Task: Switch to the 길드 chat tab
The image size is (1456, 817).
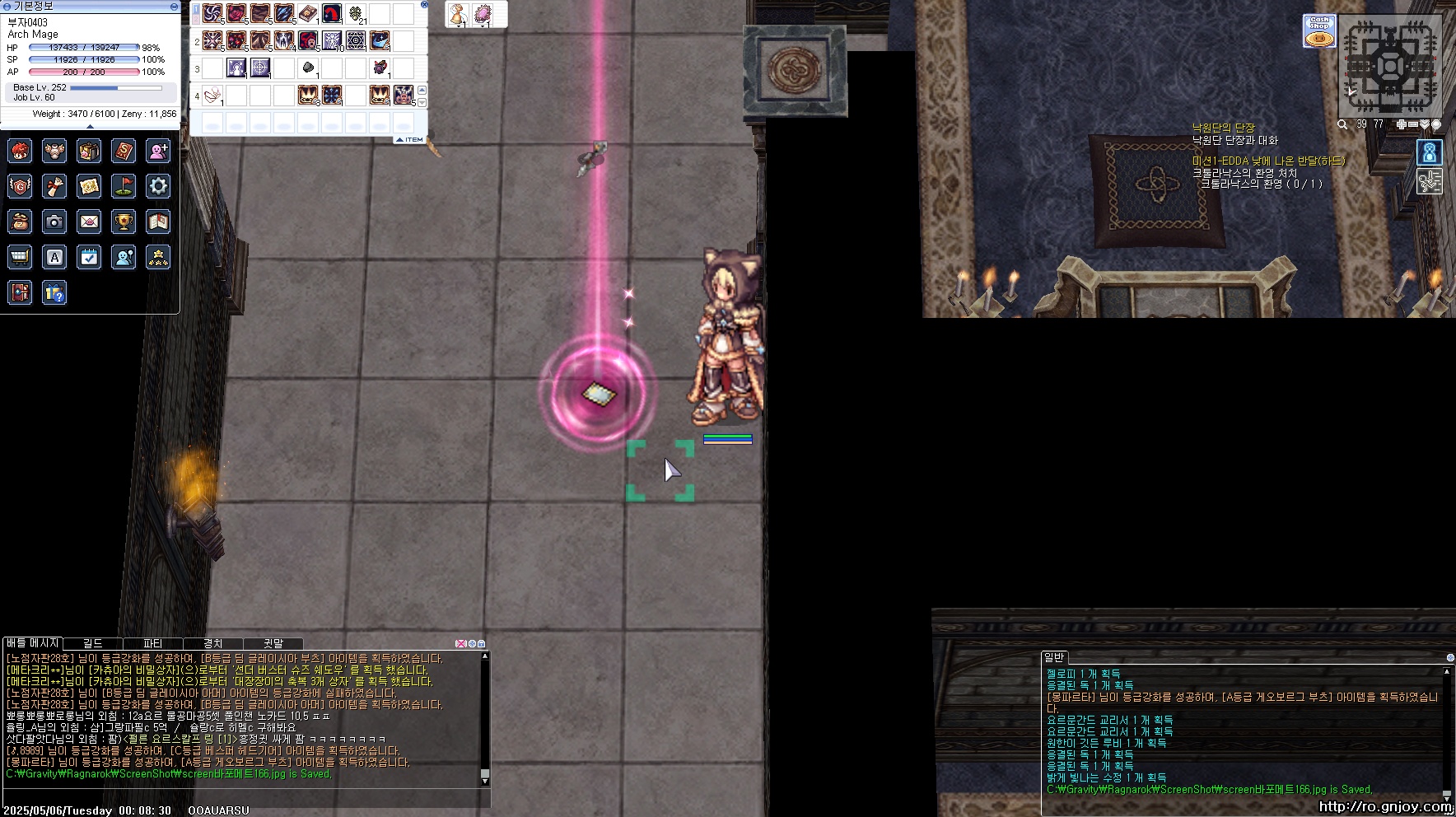Action: pos(93,643)
